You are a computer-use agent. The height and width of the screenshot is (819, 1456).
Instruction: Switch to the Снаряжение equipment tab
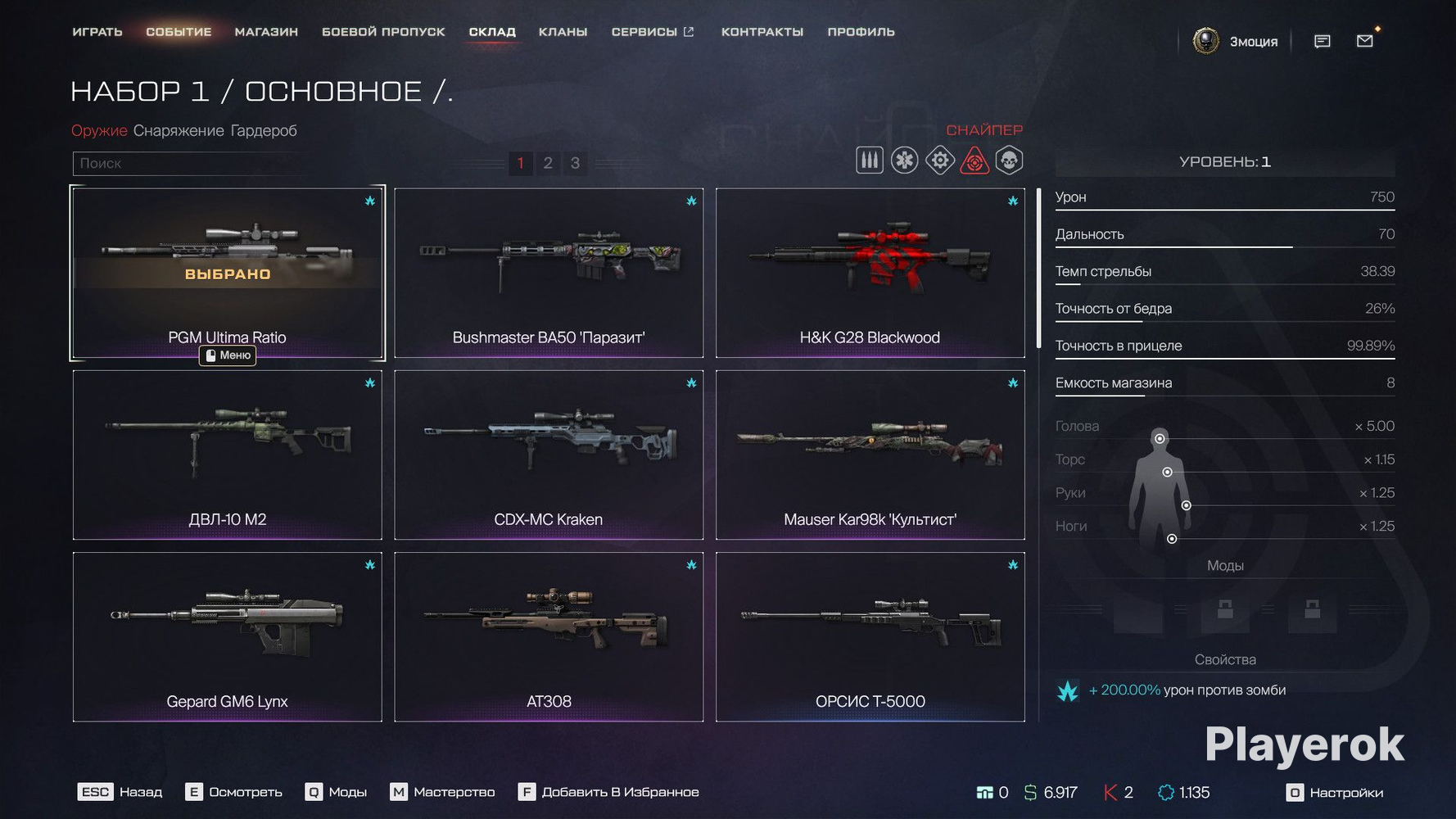coord(179,130)
